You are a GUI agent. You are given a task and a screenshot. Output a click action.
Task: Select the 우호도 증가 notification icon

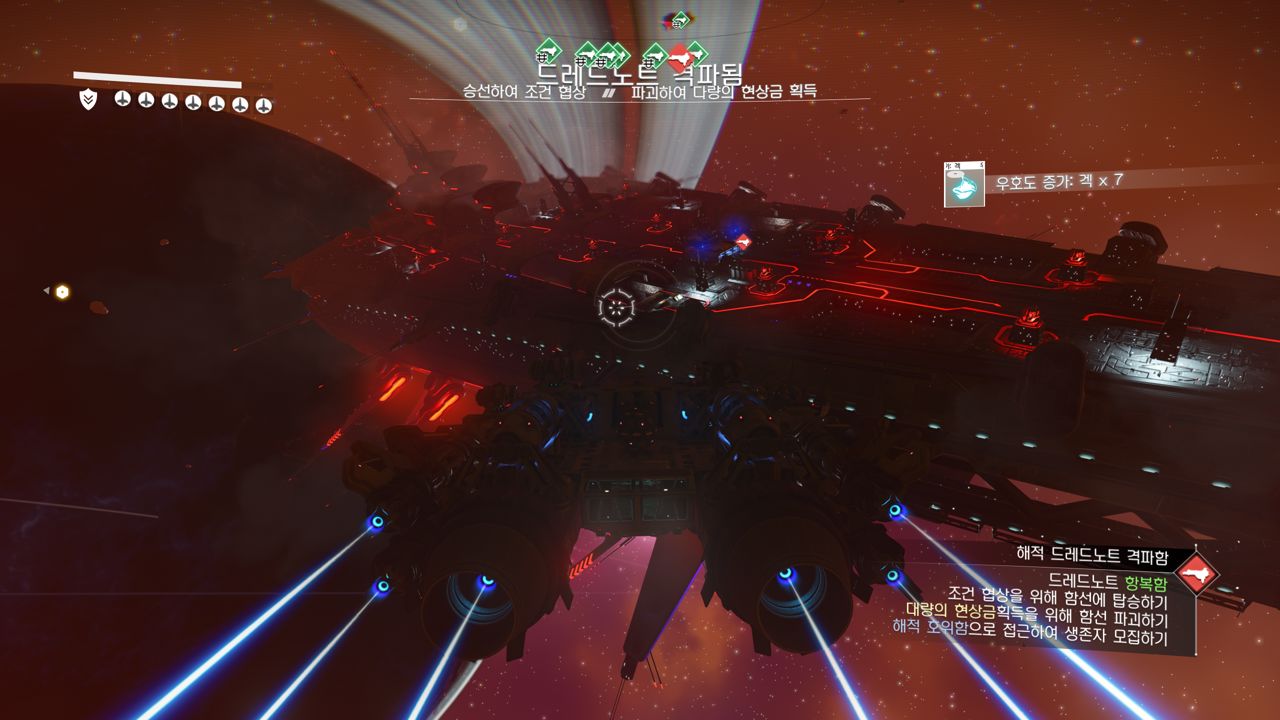[964, 185]
